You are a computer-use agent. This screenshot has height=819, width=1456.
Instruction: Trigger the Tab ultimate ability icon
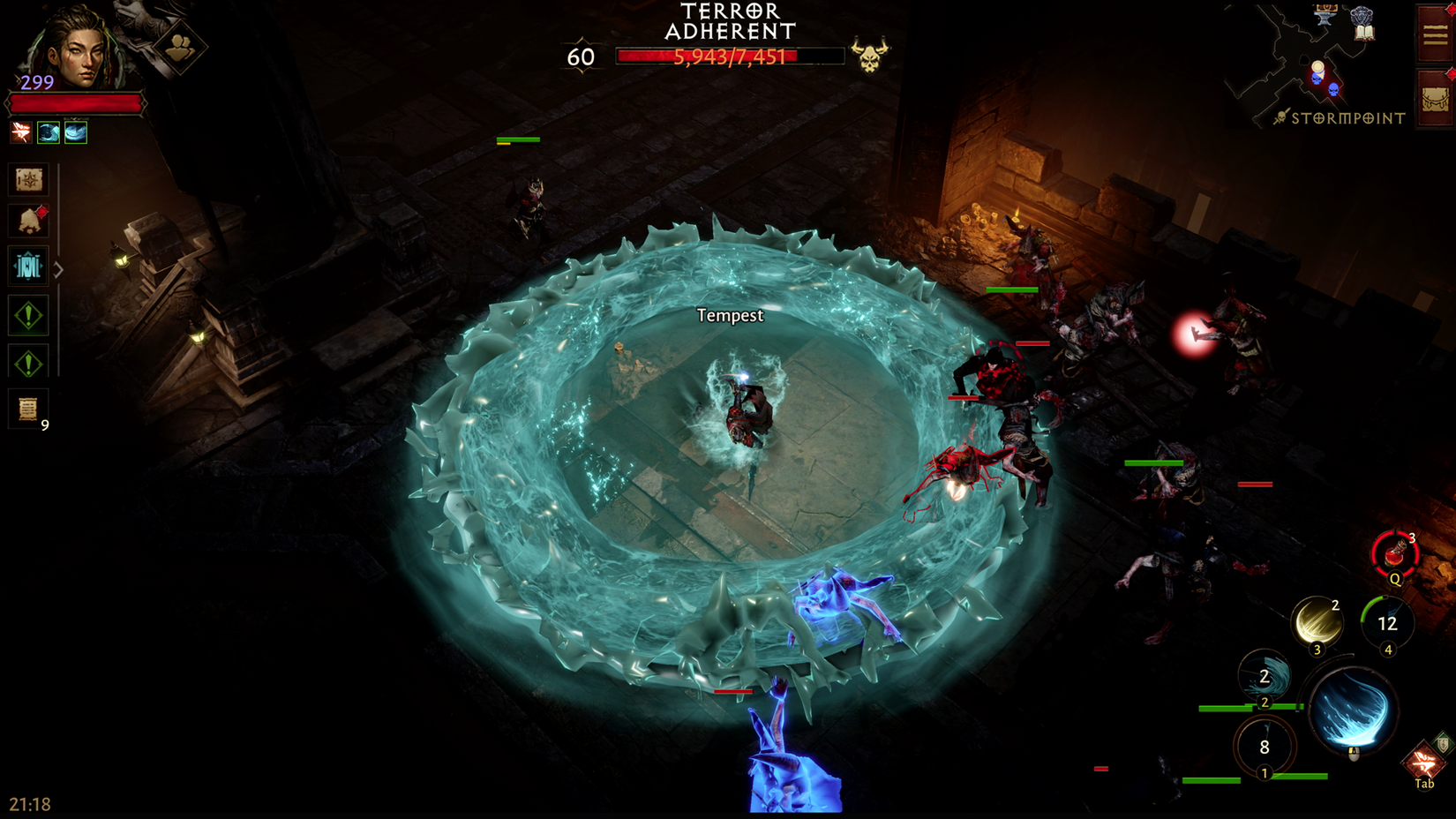coord(1424,761)
